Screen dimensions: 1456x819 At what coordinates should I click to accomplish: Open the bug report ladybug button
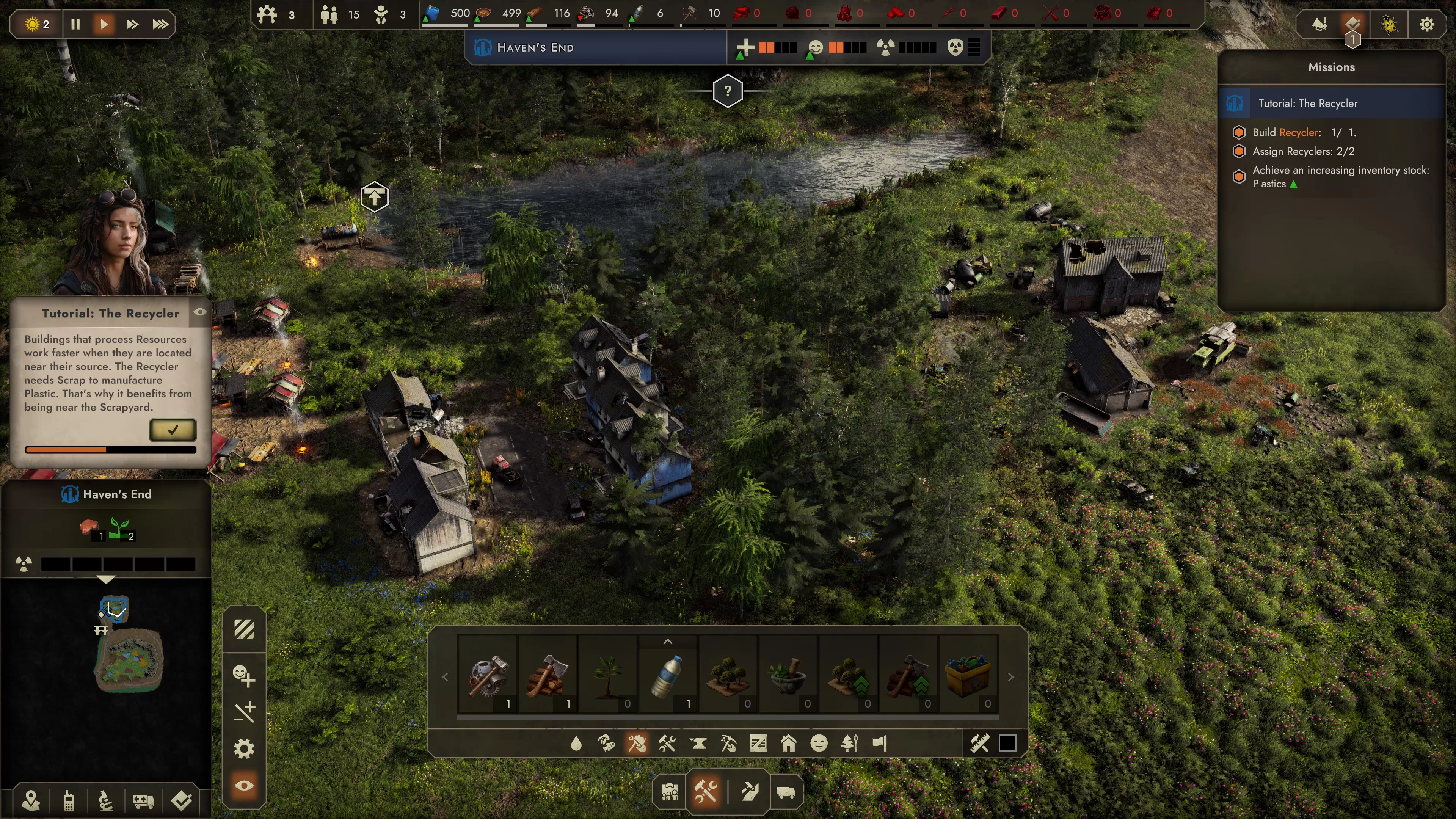tap(1389, 24)
